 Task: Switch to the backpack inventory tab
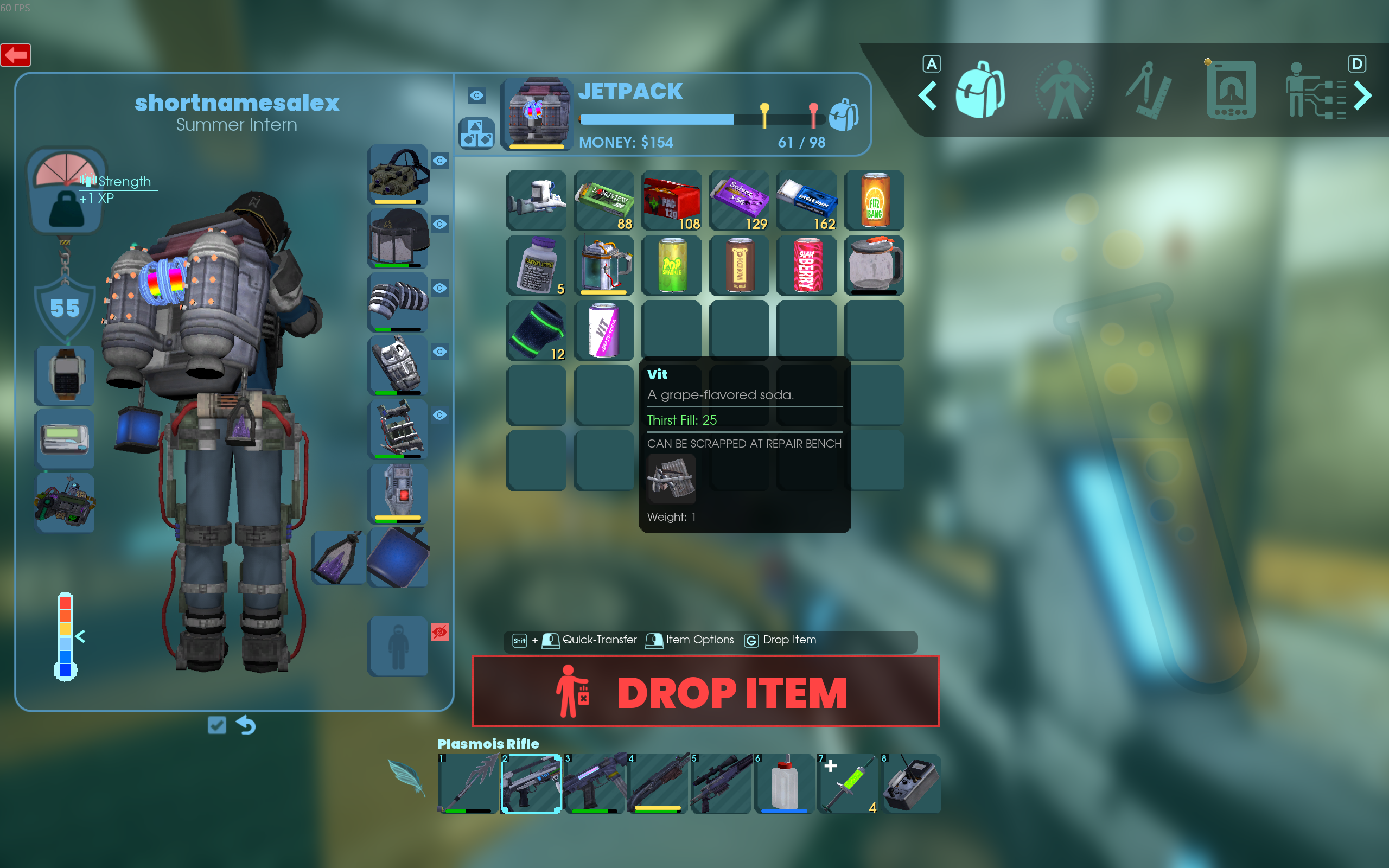(980, 91)
